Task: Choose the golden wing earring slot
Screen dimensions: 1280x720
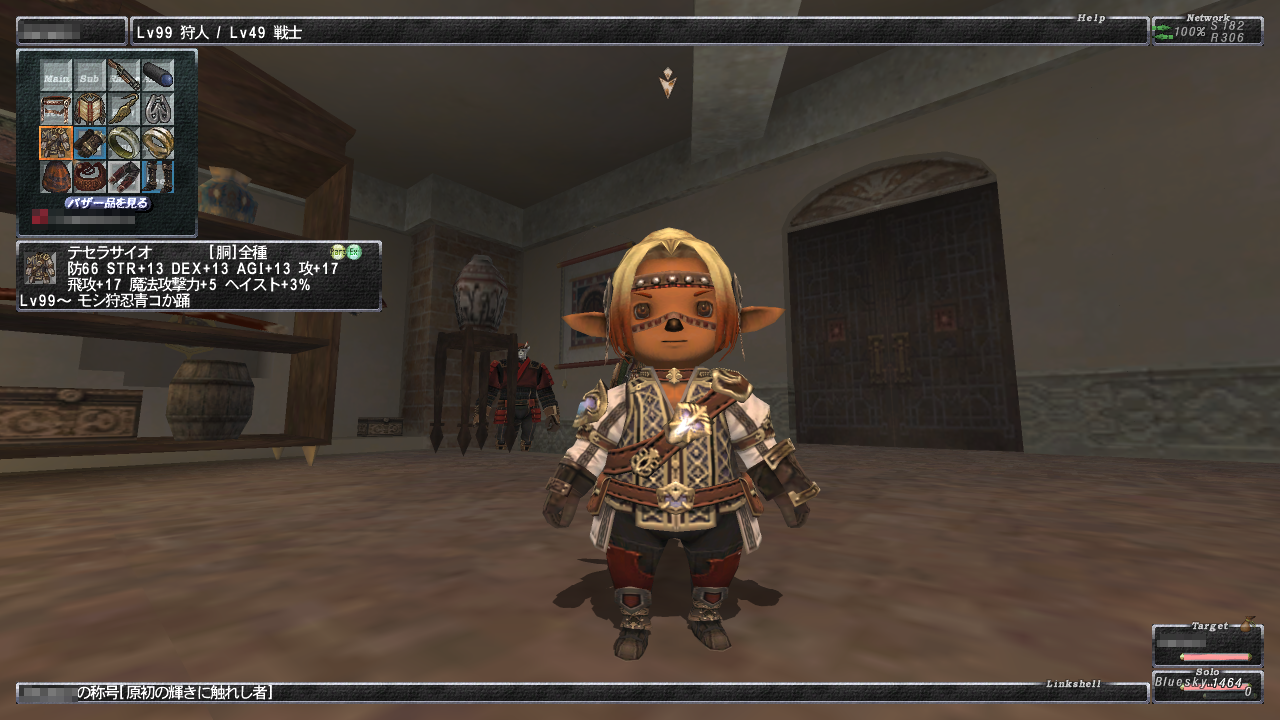Action: point(123,109)
